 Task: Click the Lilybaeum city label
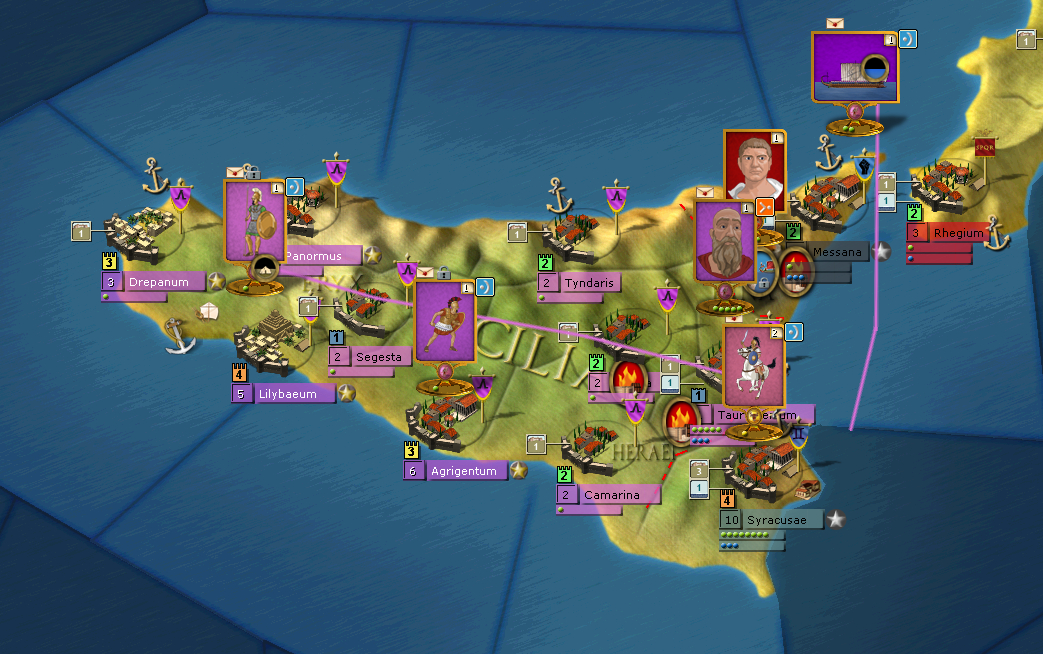pyautogui.click(x=290, y=394)
